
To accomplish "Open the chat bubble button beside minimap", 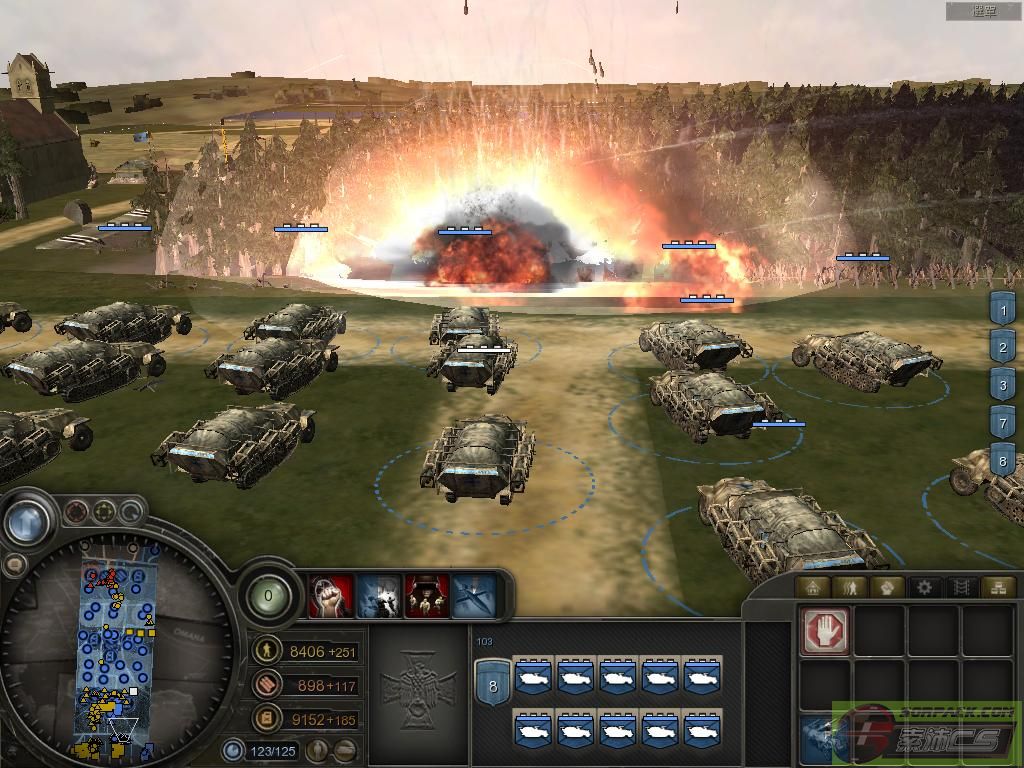I will point(14,565).
